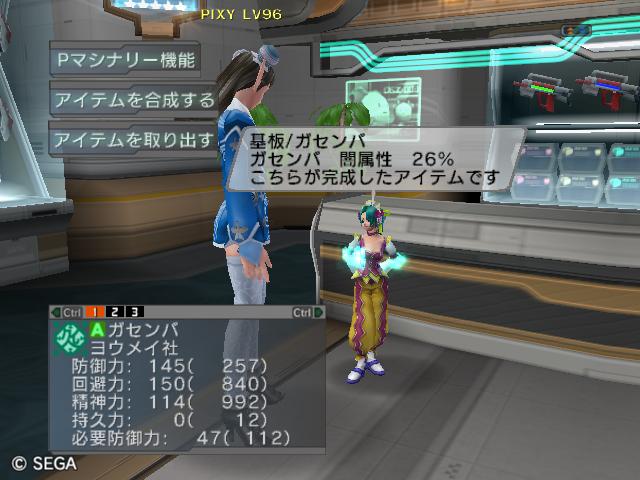This screenshot has width=640, height=480.
Task: Click the right page arrow on item panel
Action: tap(319, 312)
